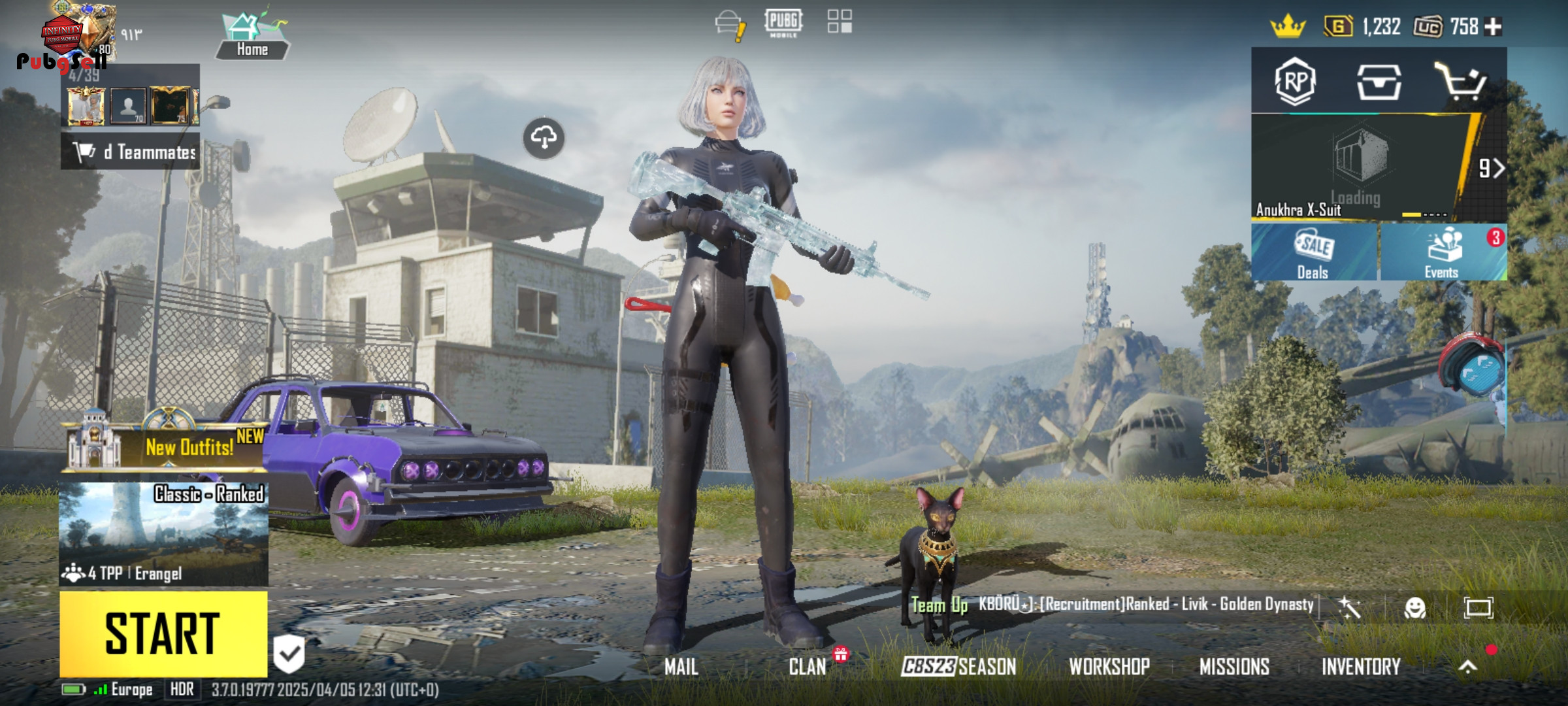
Task: Open the Classic Ranked mode selector
Action: [163, 533]
